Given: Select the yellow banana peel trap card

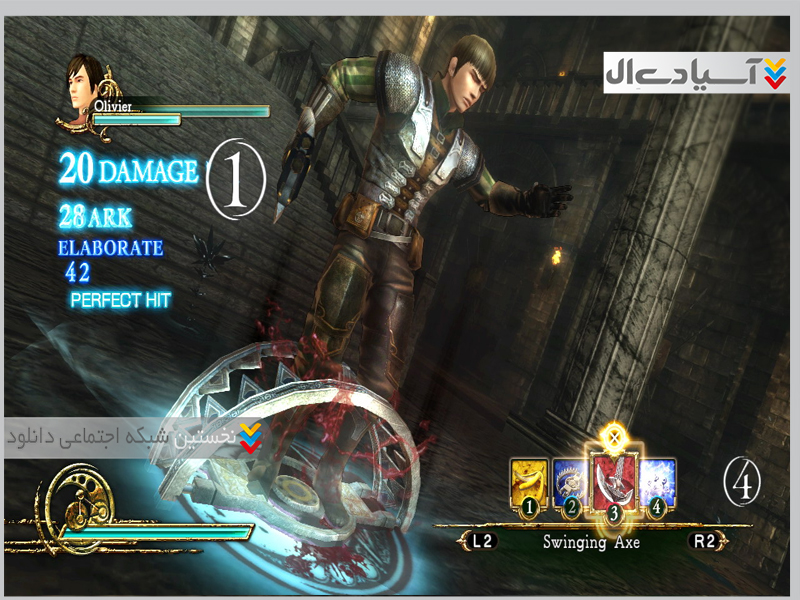Looking at the screenshot, I should pyautogui.click(x=529, y=482).
